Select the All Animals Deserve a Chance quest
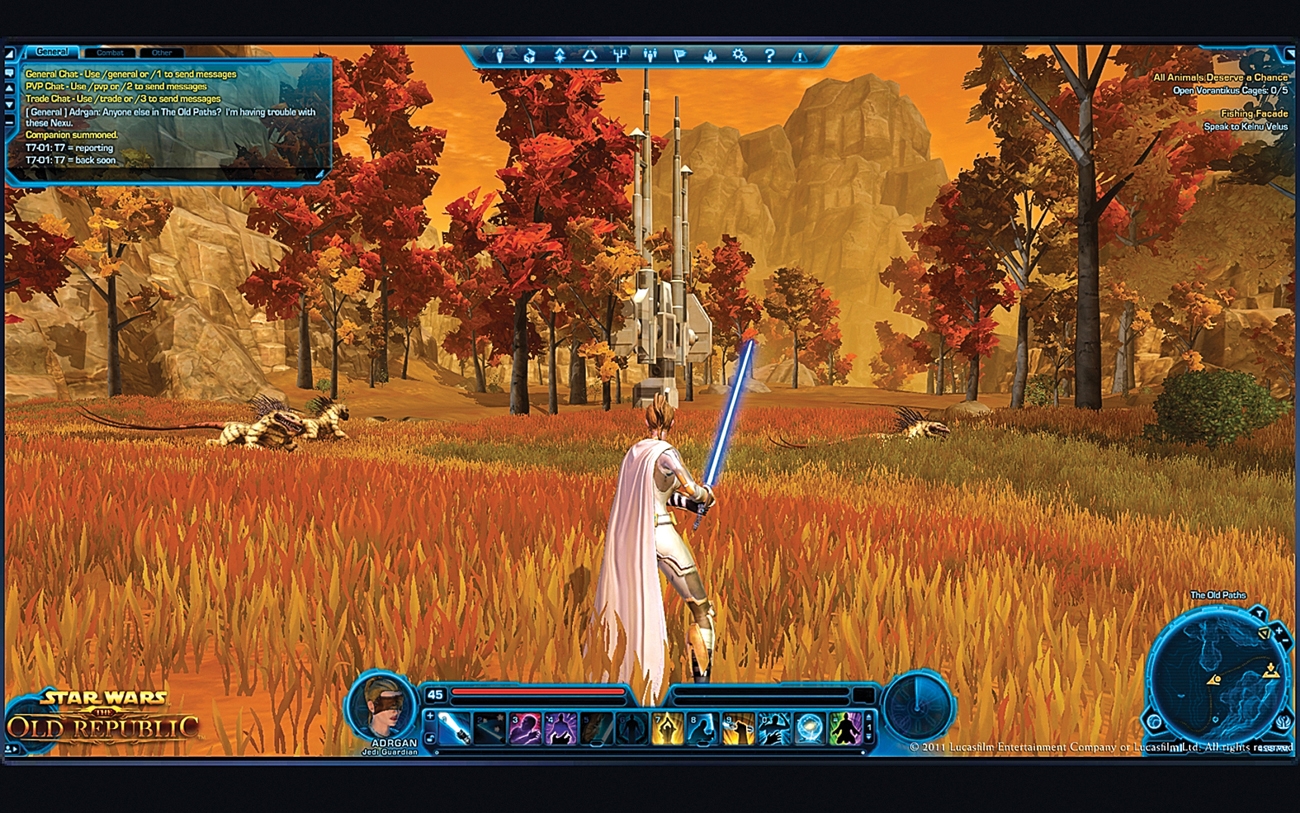 (x=1219, y=77)
